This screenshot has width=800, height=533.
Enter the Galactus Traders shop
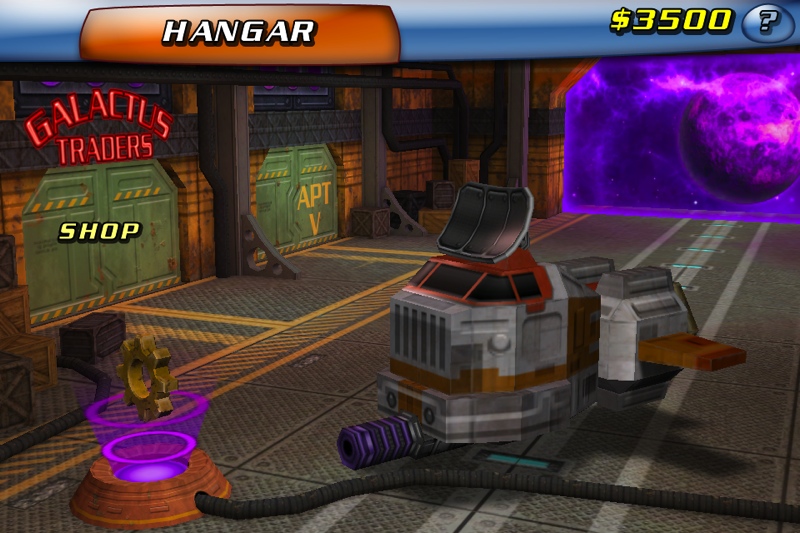tap(99, 231)
